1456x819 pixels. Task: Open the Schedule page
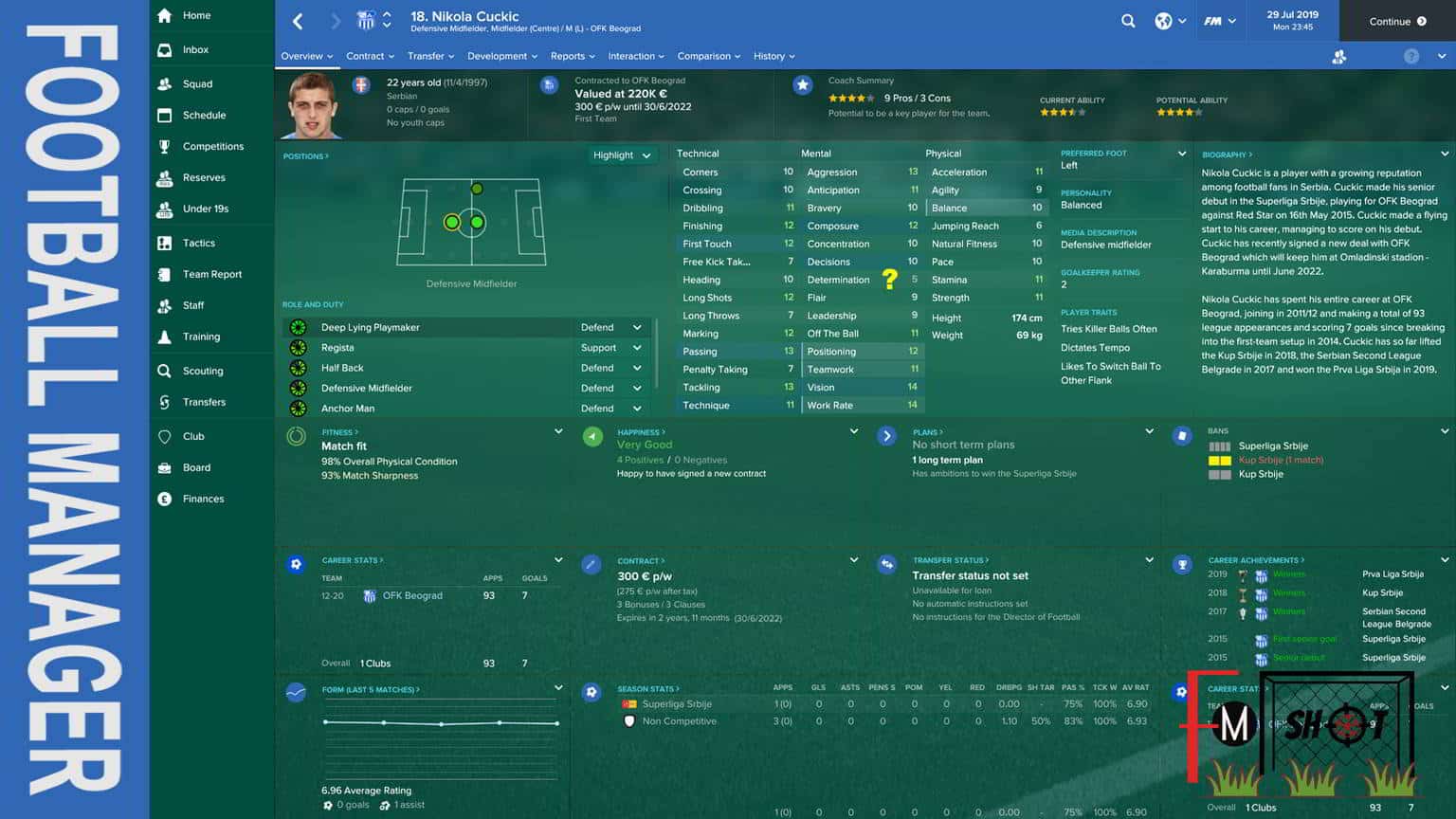point(204,115)
